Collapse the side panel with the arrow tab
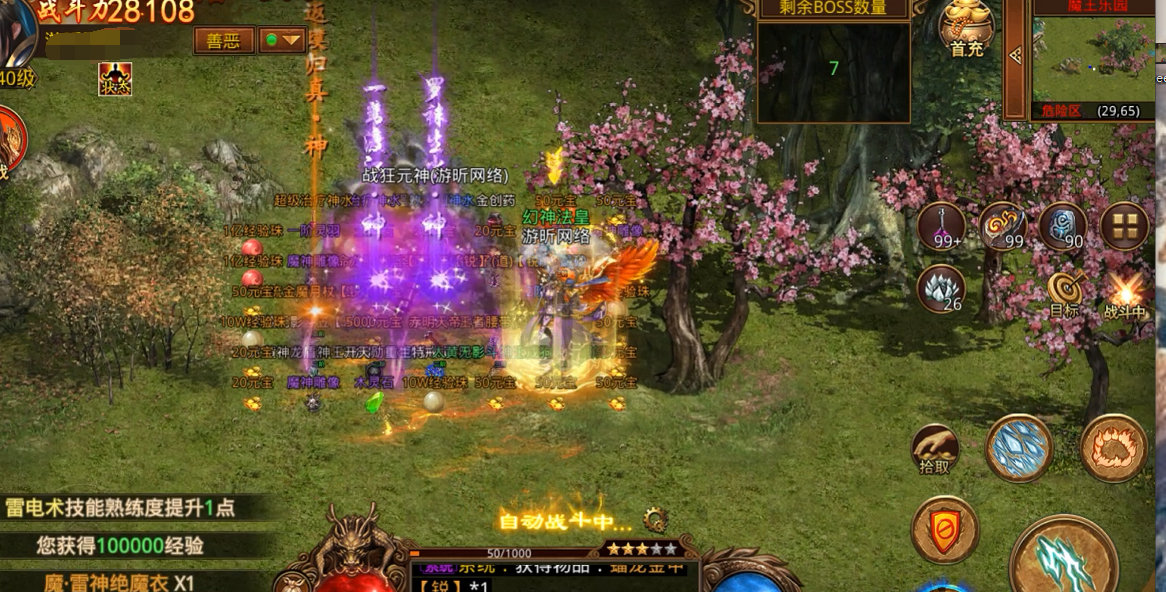The height and width of the screenshot is (592, 1166). (1016, 56)
